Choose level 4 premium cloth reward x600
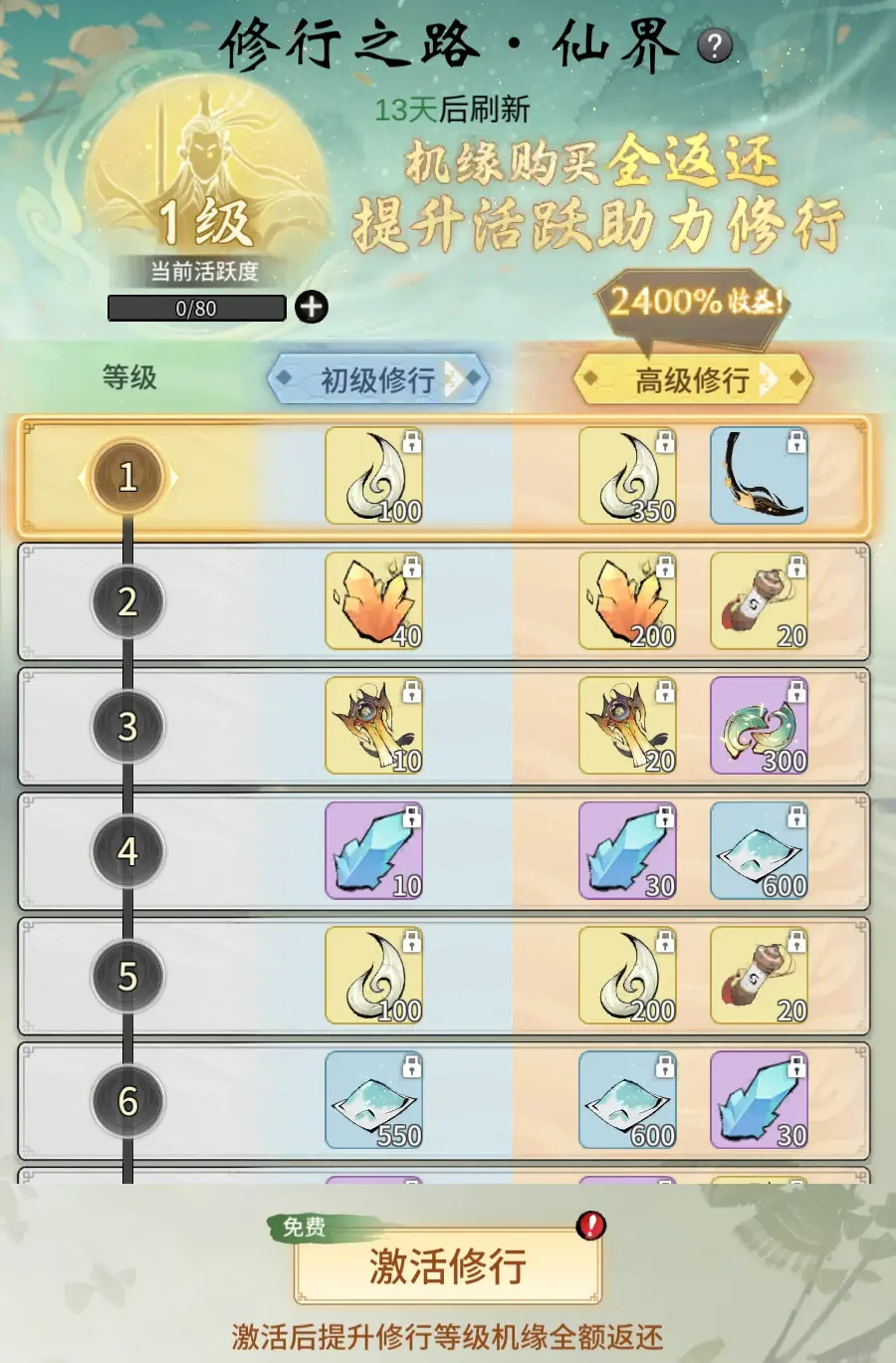 tap(759, 851)
